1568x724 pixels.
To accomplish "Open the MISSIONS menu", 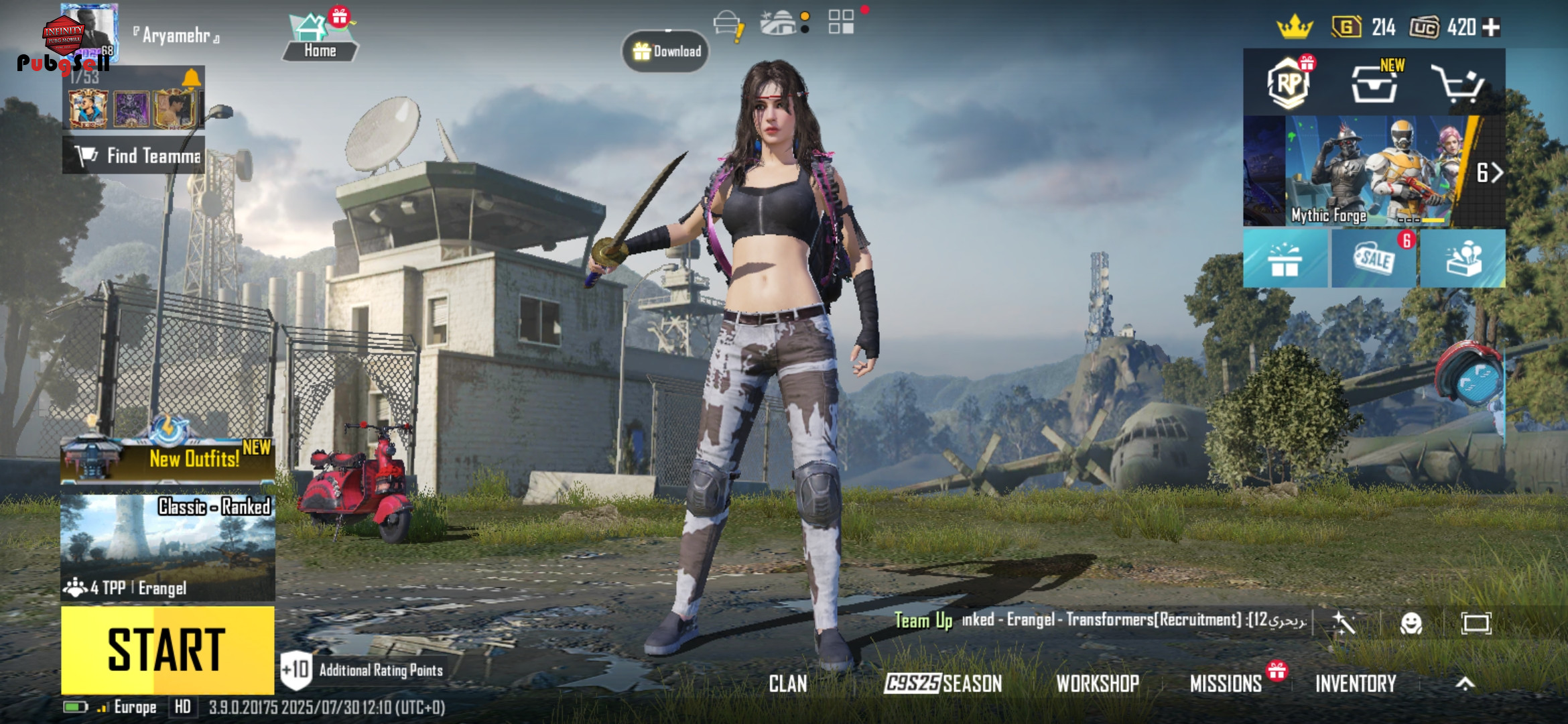I will [x=1226, y=684].
